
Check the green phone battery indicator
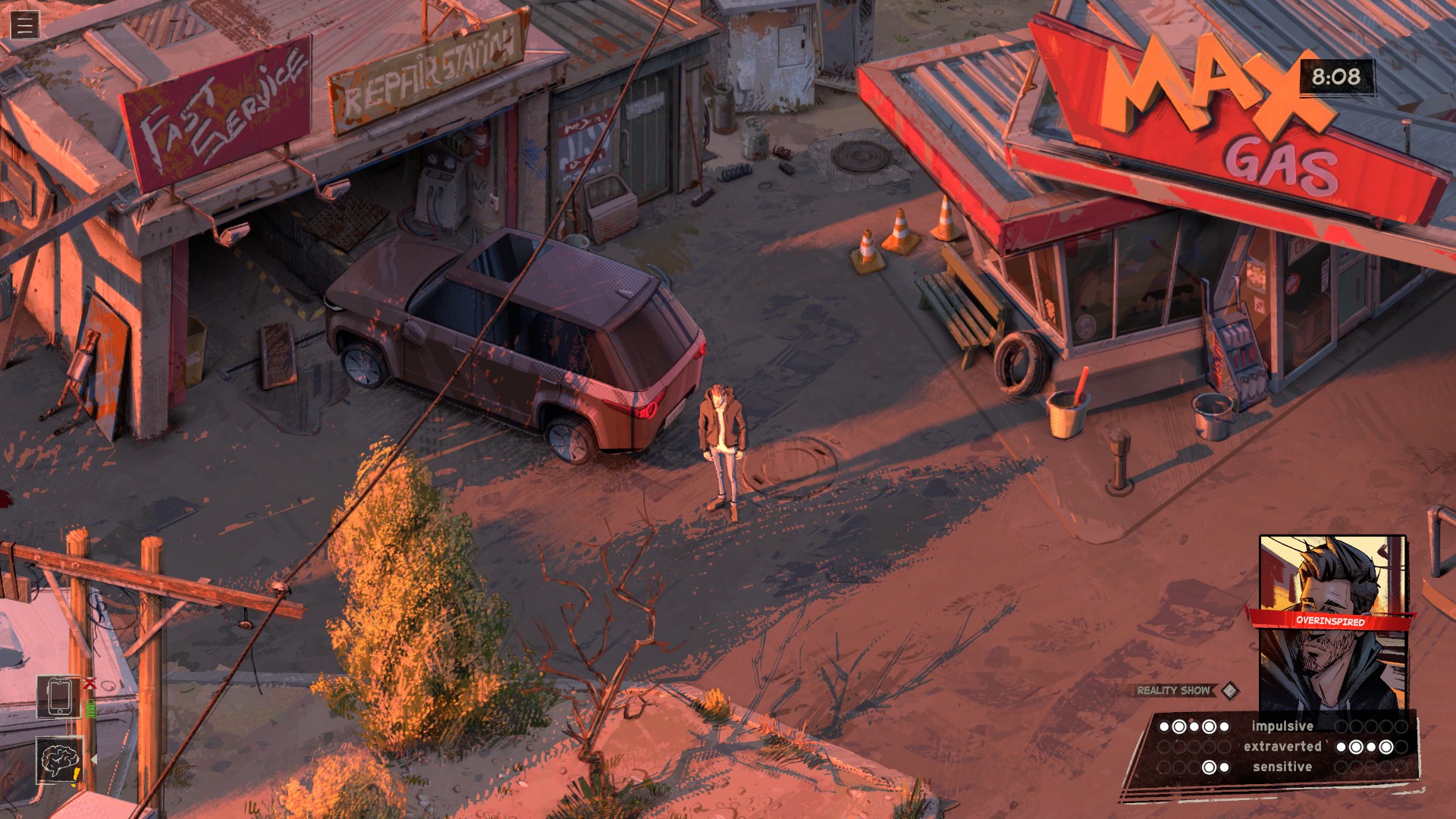pyautogui.click(x=91, y=709)
